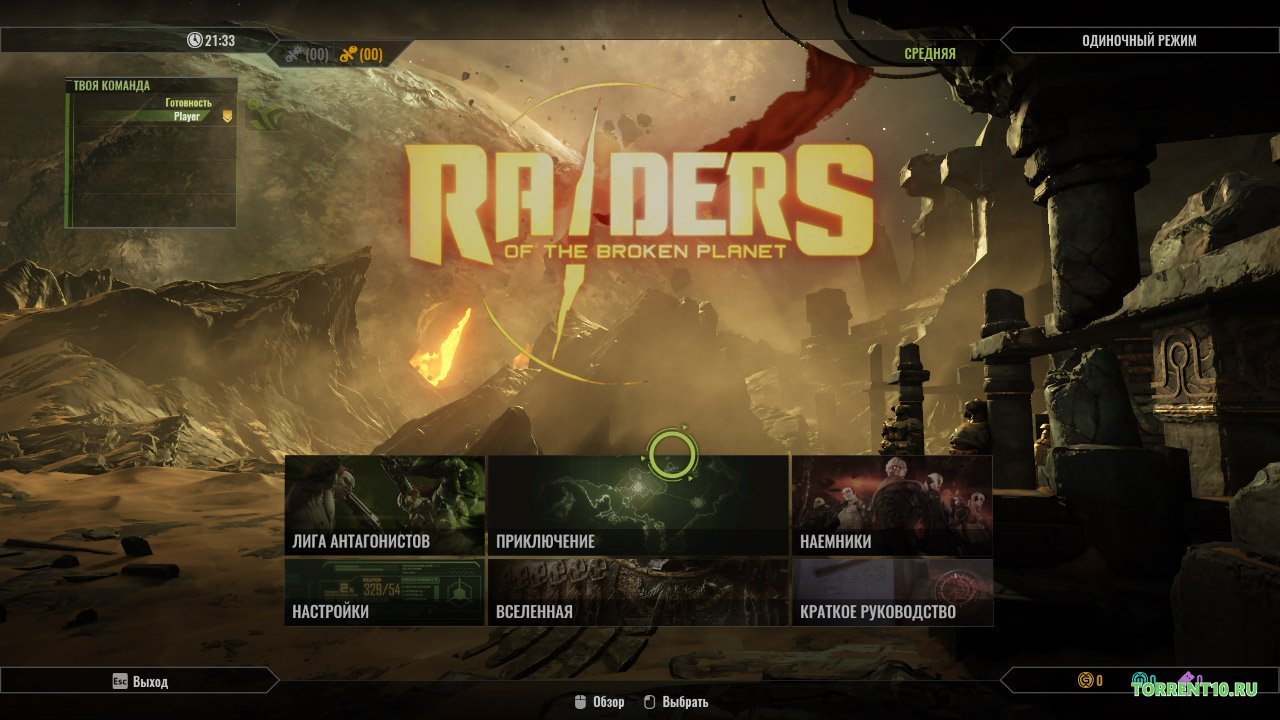
Task: Select the gray wrench counter icon
Action: pyautogui.click(x=296, y=55)
